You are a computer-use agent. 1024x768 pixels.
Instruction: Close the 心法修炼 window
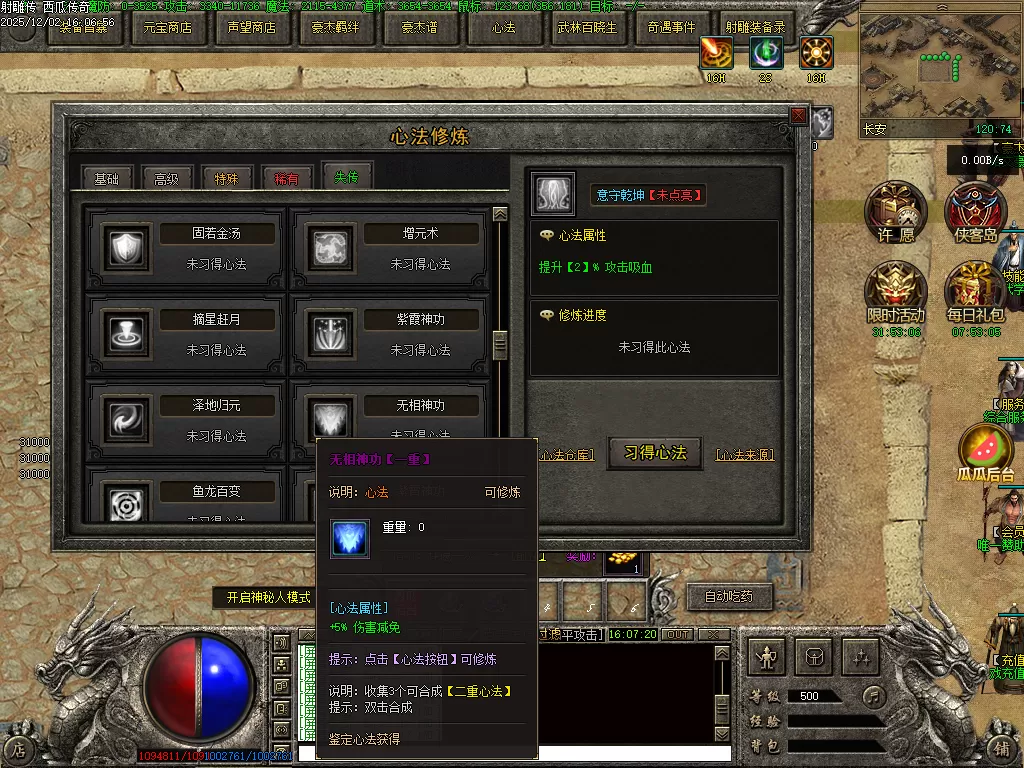[798, 116]
